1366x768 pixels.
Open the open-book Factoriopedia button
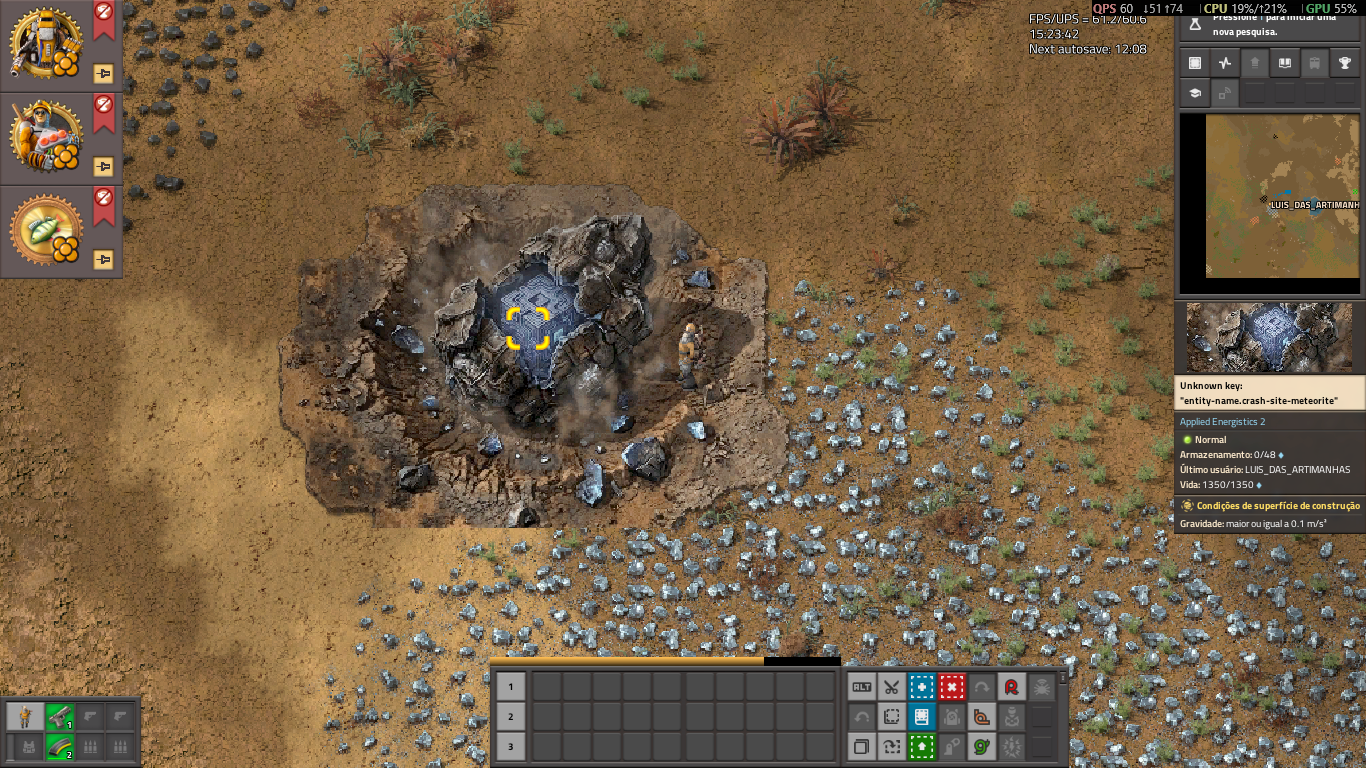(1285, 63)
